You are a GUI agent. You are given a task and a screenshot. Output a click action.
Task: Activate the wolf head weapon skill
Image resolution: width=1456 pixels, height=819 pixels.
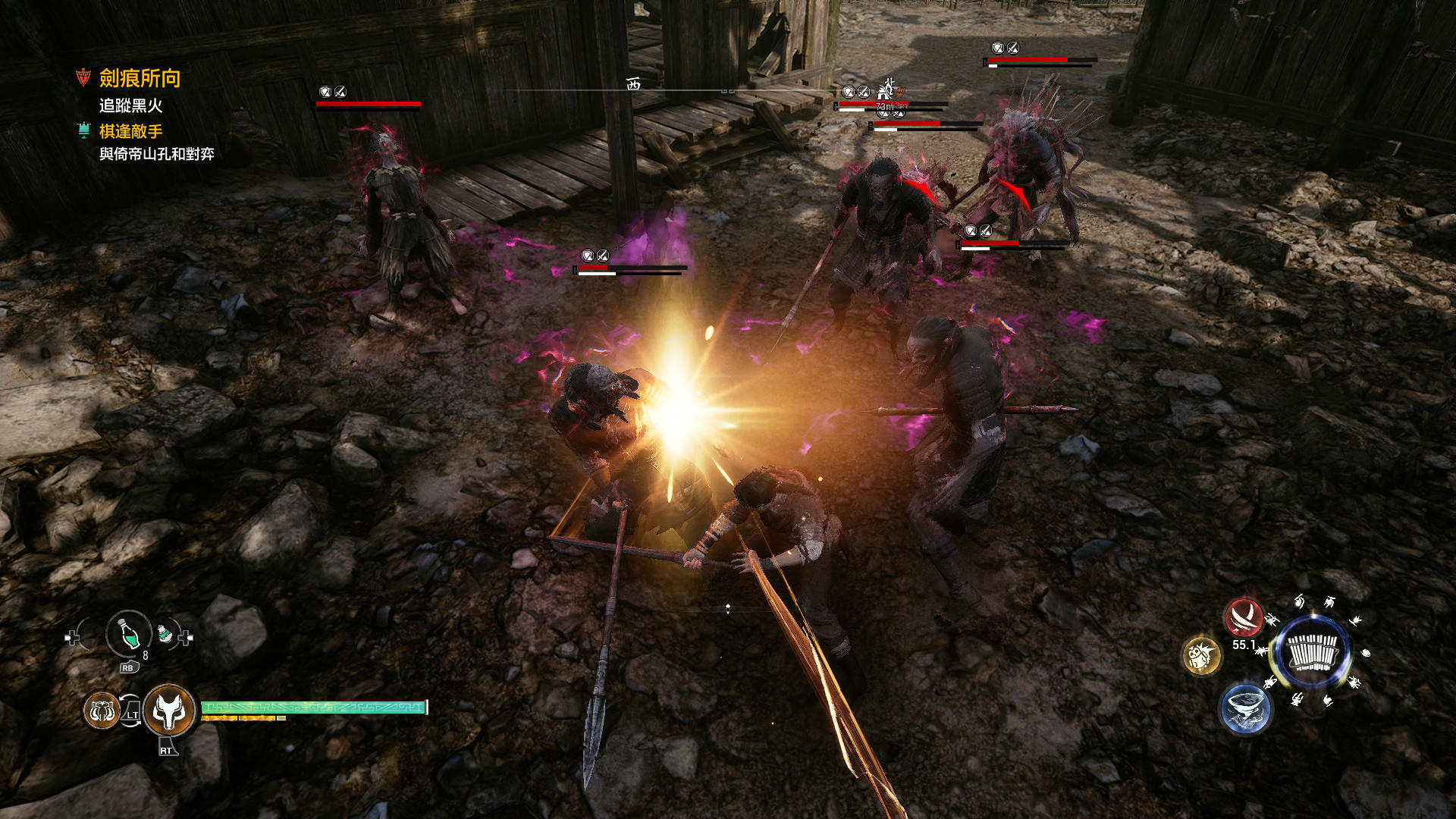pyautogui.click(x=168, y=711)
